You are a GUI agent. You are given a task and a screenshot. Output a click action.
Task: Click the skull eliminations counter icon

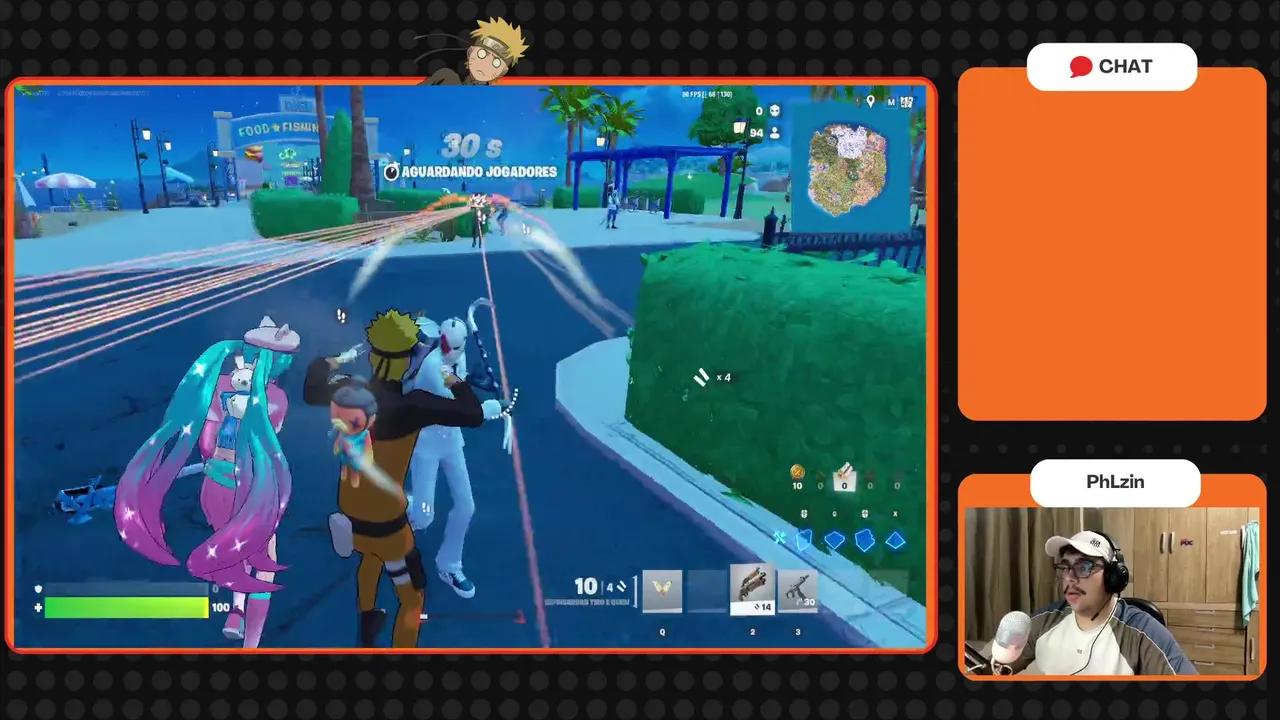coord(774,110)
